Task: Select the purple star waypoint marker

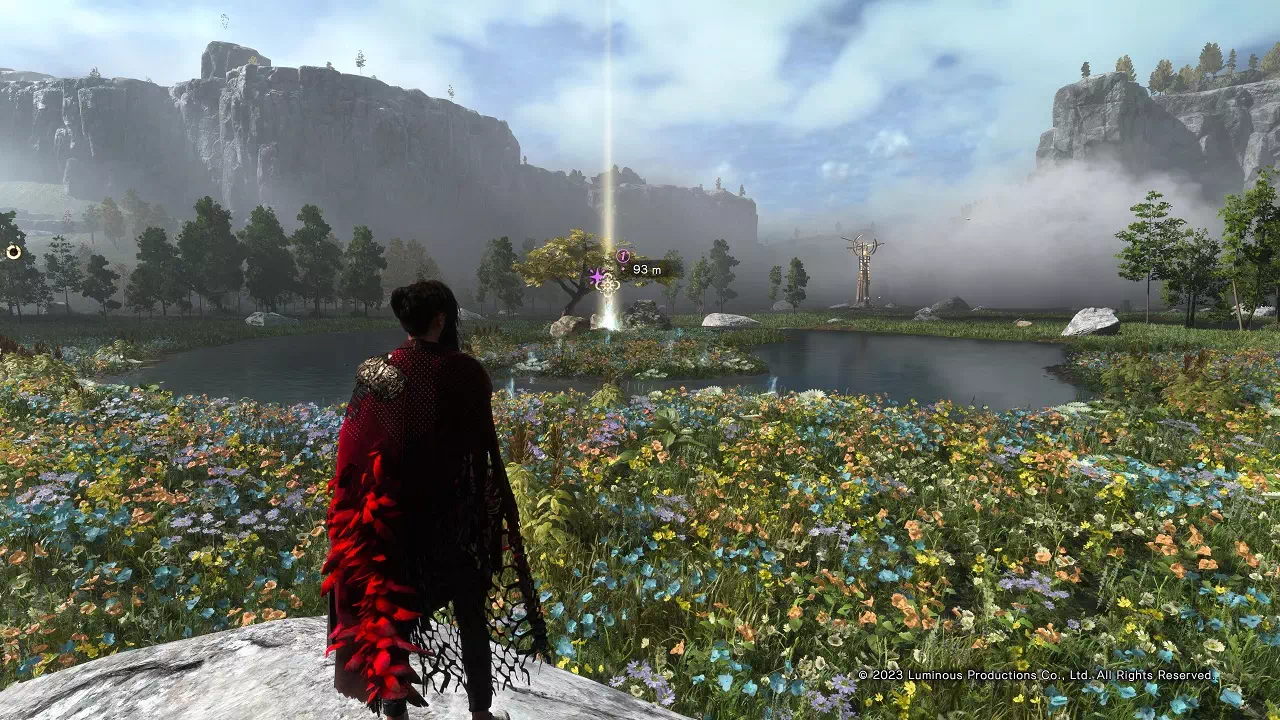Action: pos(597,276)
